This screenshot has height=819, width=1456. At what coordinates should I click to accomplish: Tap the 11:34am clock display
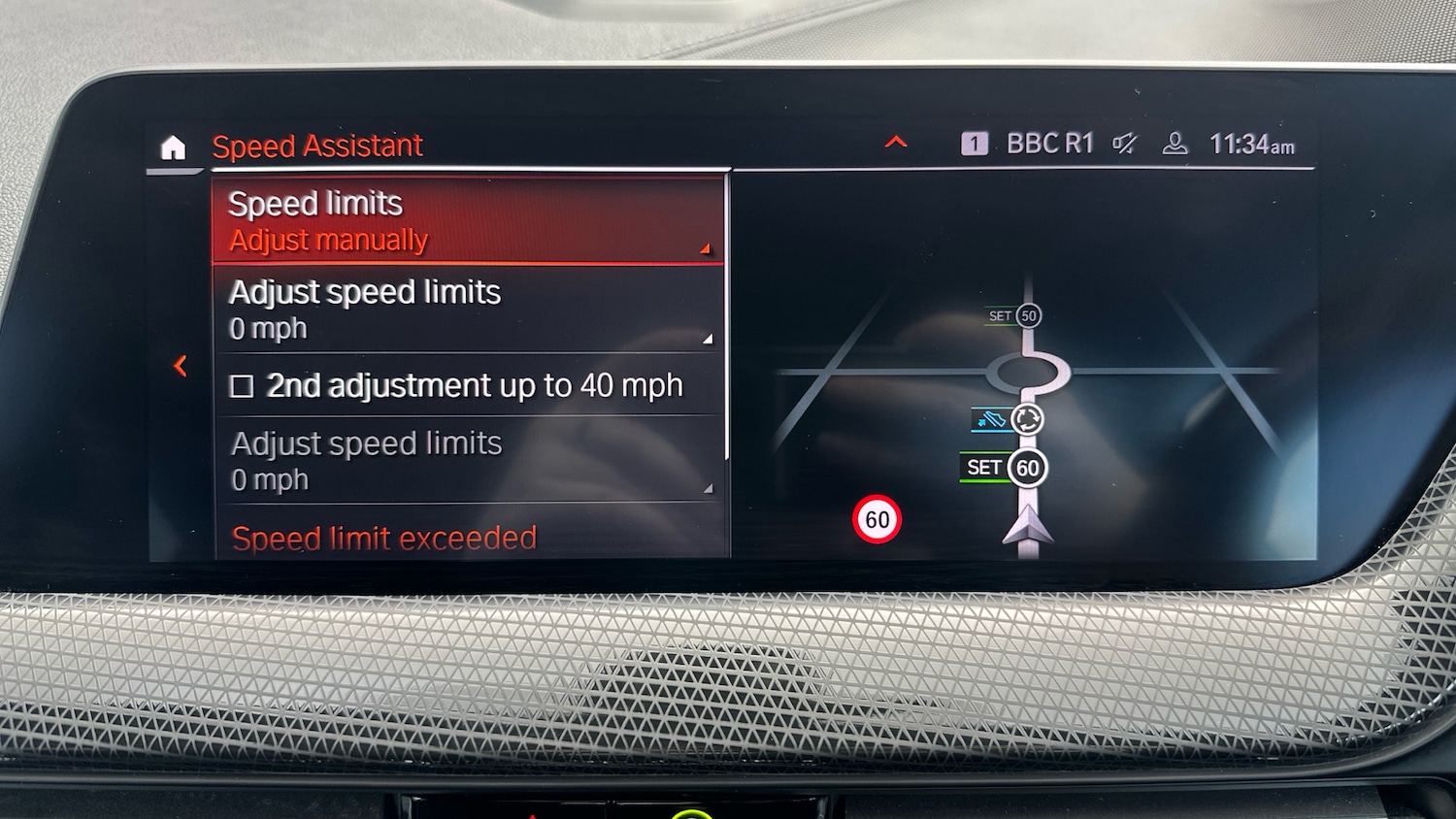[1252, 143]
